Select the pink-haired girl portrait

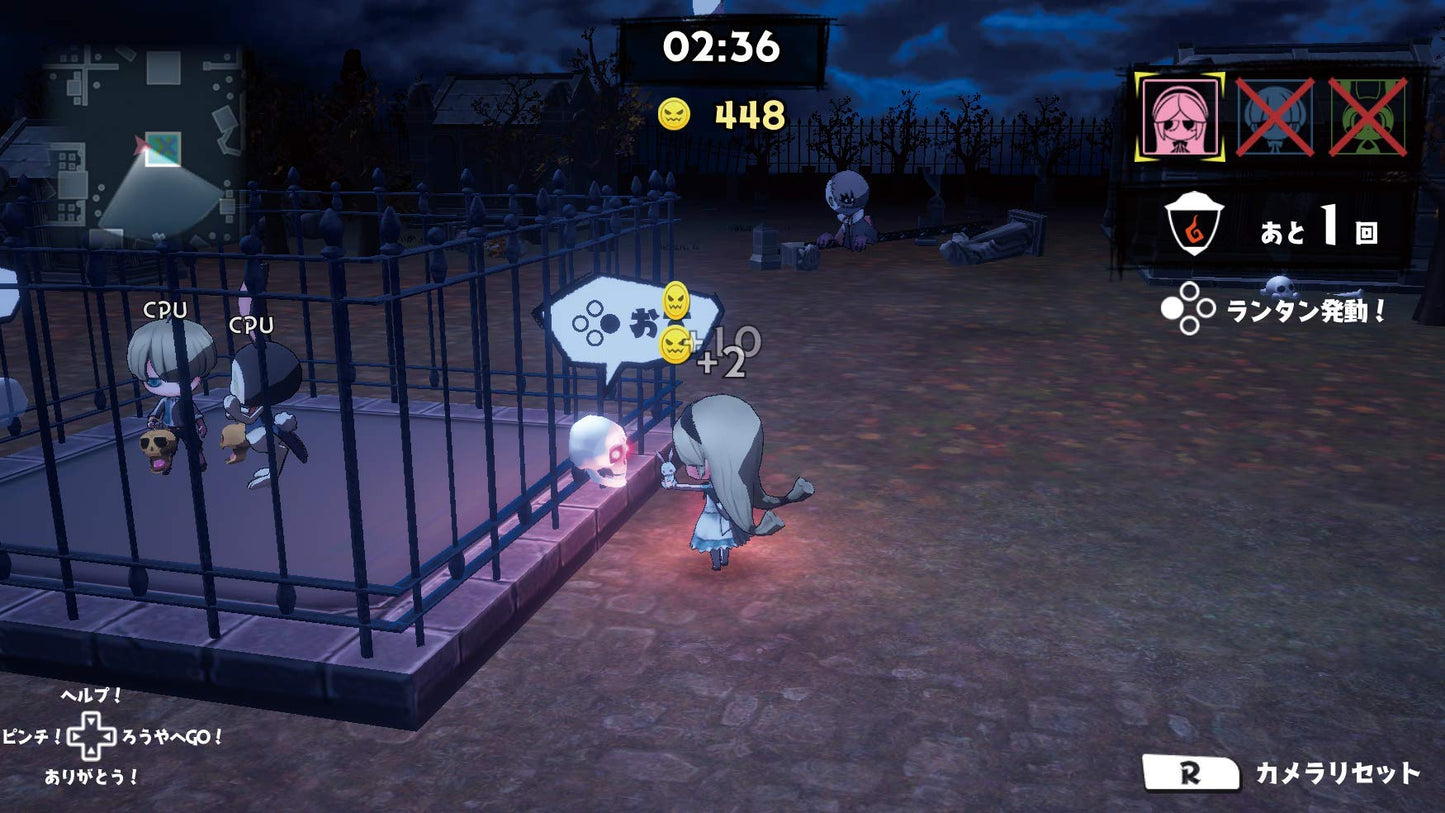(1180, 117)
